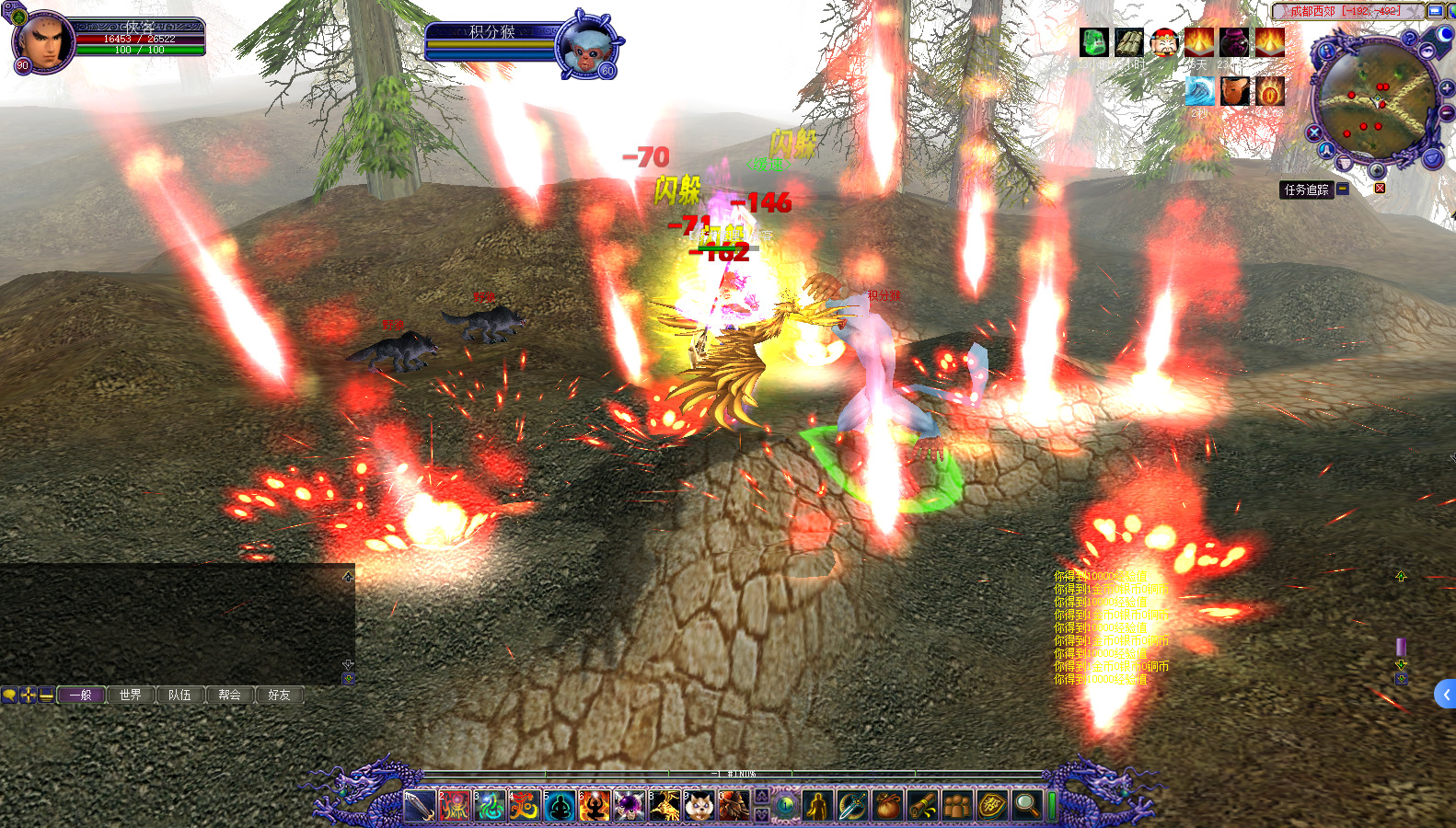Click the magnifying glass search icon

click(1026, 806)
